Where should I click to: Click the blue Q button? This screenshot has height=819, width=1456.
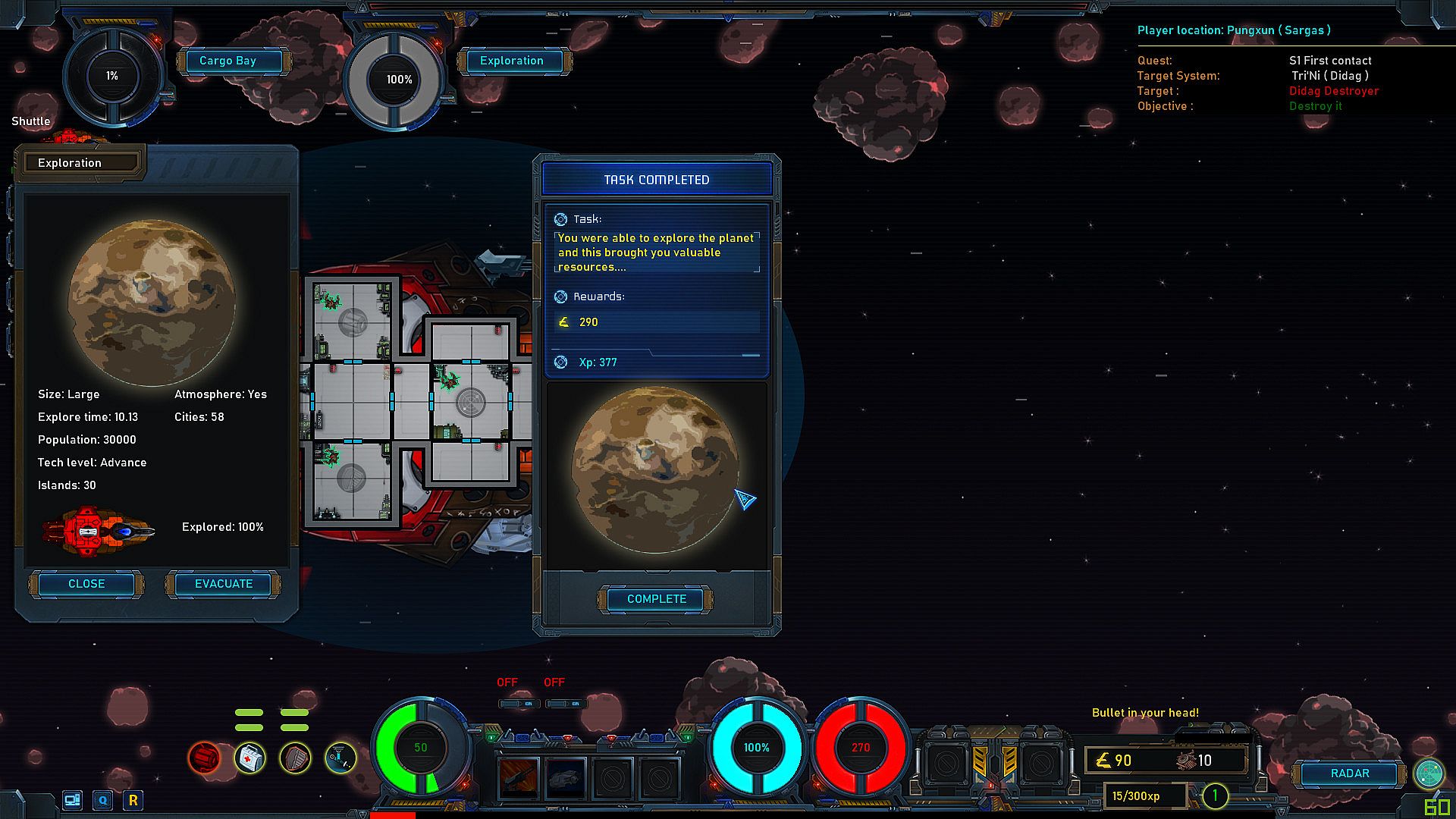click(103, 800)
